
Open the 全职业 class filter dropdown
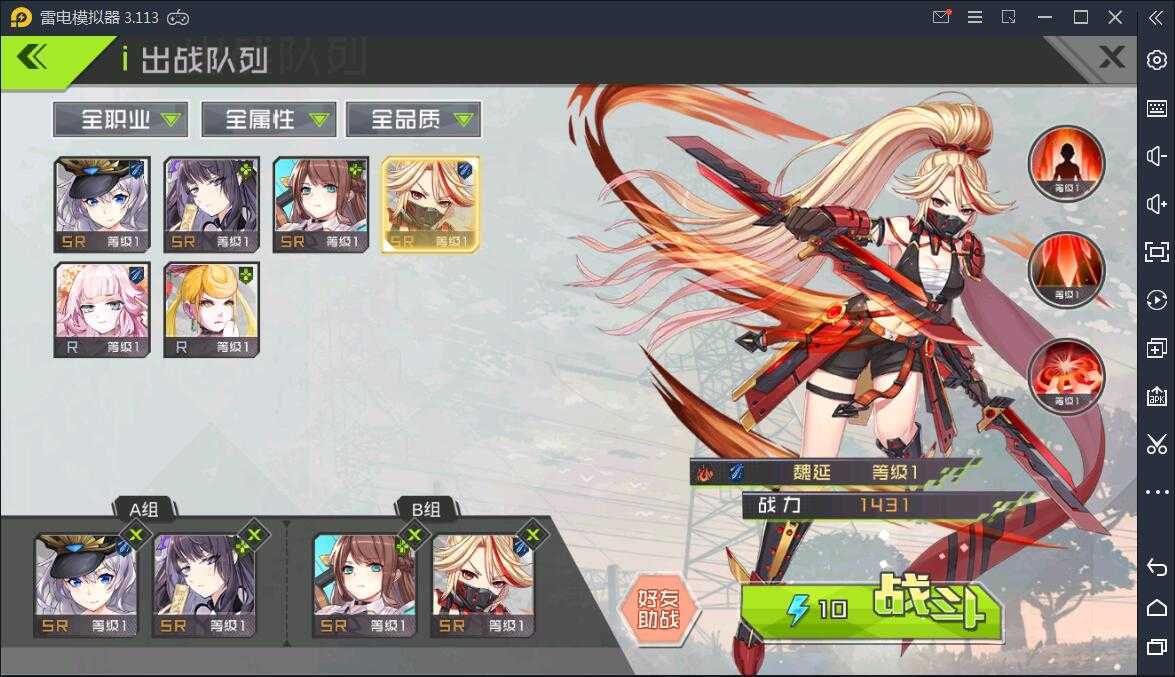click(120, 120)
